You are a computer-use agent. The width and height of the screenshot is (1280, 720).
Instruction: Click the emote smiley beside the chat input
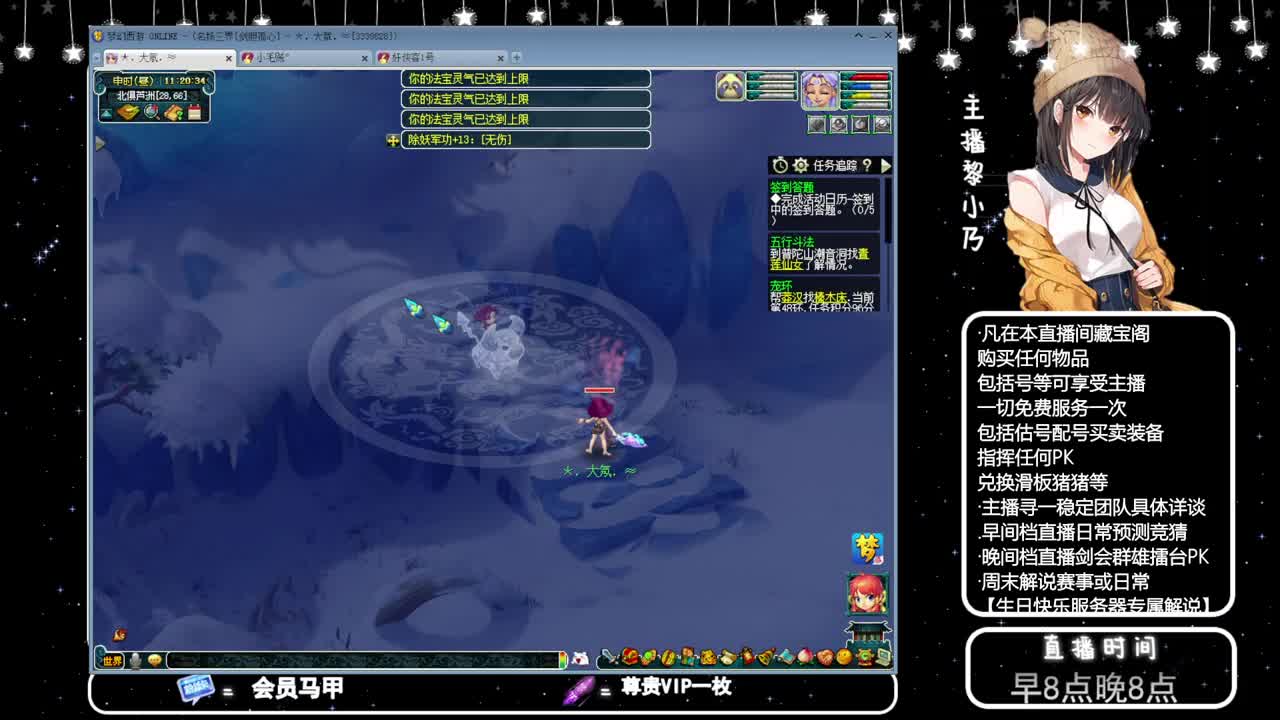(154, 661)
